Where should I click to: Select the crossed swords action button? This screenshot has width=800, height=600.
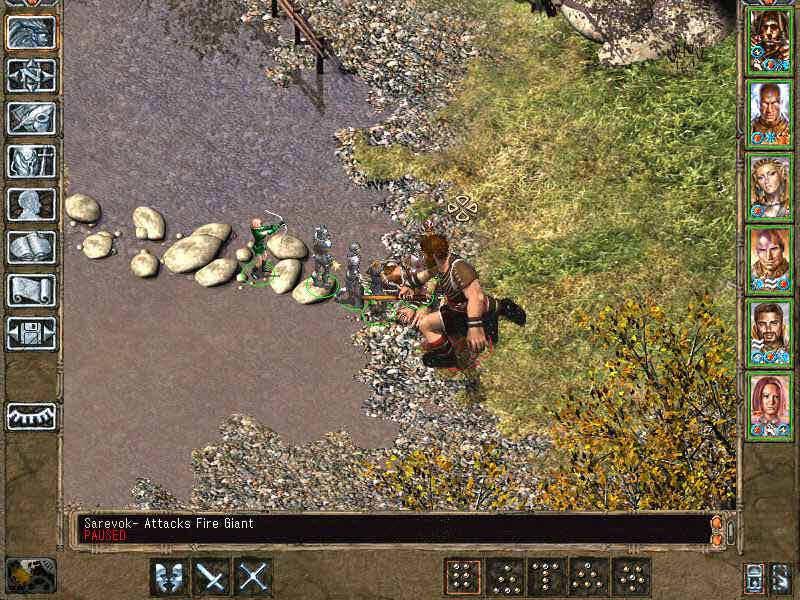tap(253, 577)
